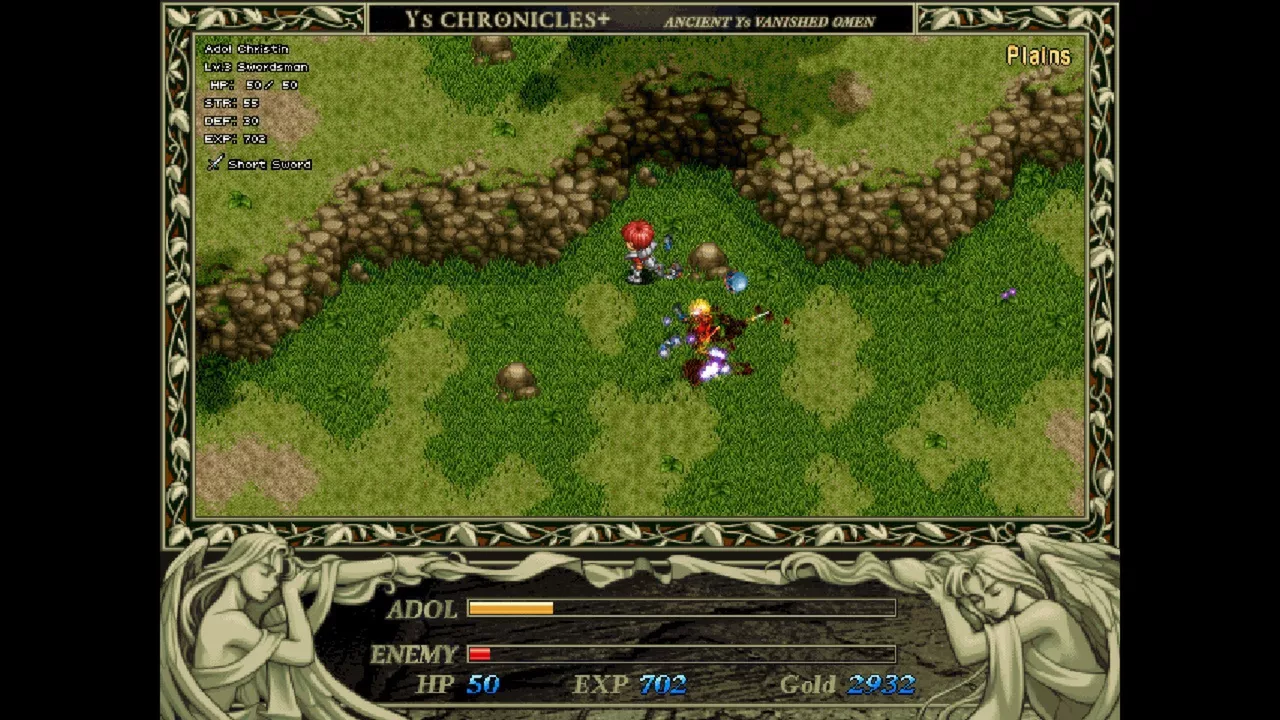Click the large rock beside the cave entrance
This screenshot has width=1280, height=720.
click(x=707, y=256)
